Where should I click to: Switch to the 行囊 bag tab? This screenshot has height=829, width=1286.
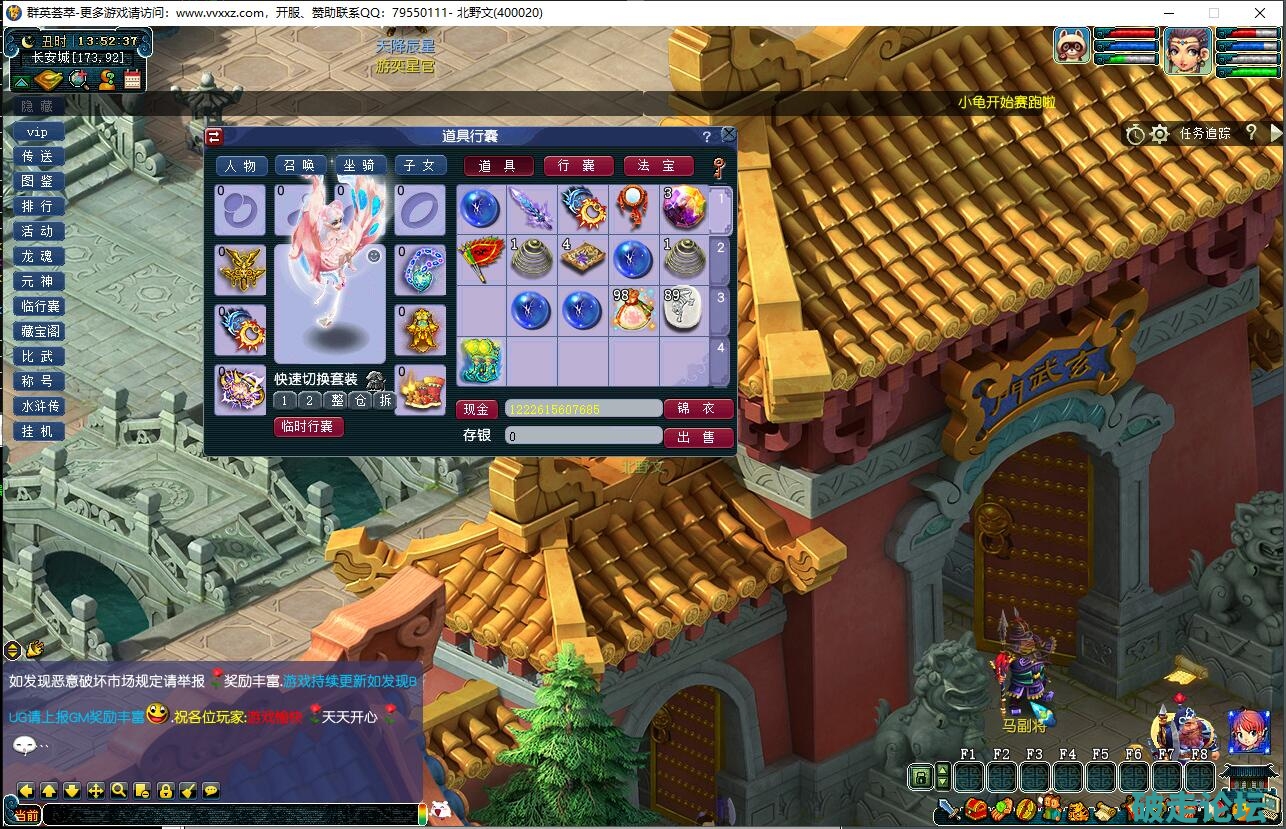click(x=578, y=166)
